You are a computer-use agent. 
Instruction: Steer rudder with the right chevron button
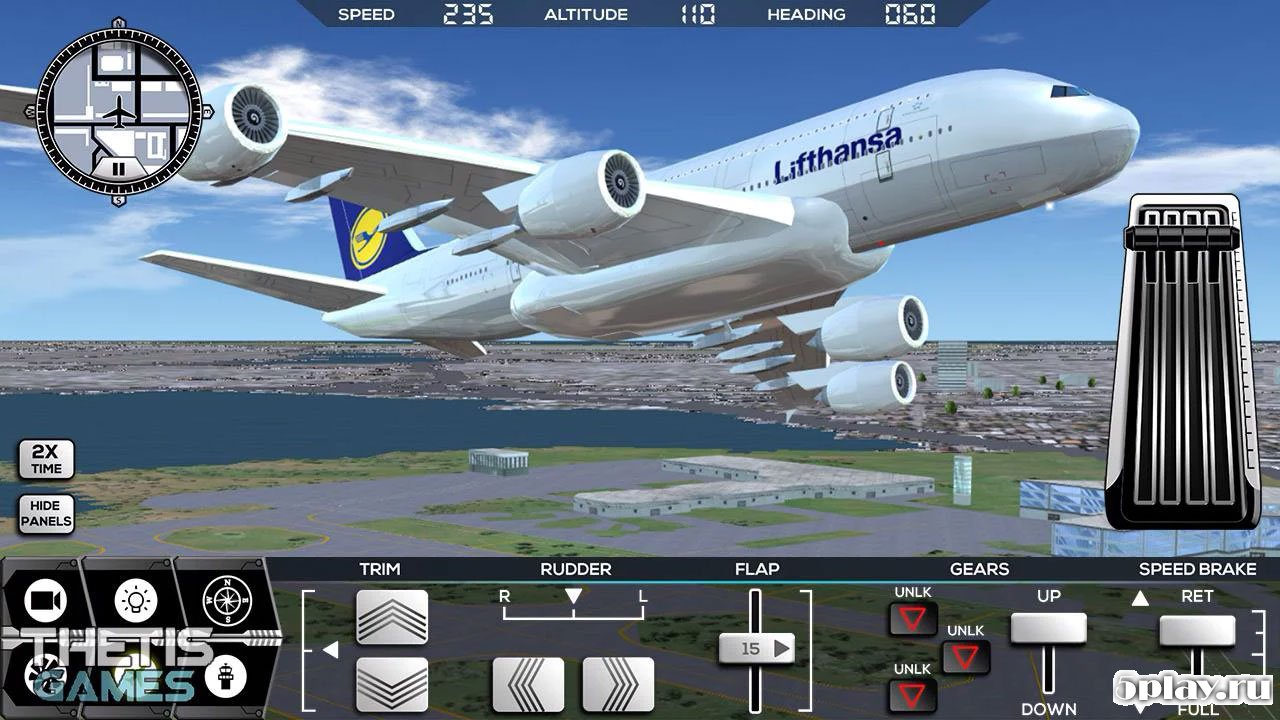(x=618, y=684)
